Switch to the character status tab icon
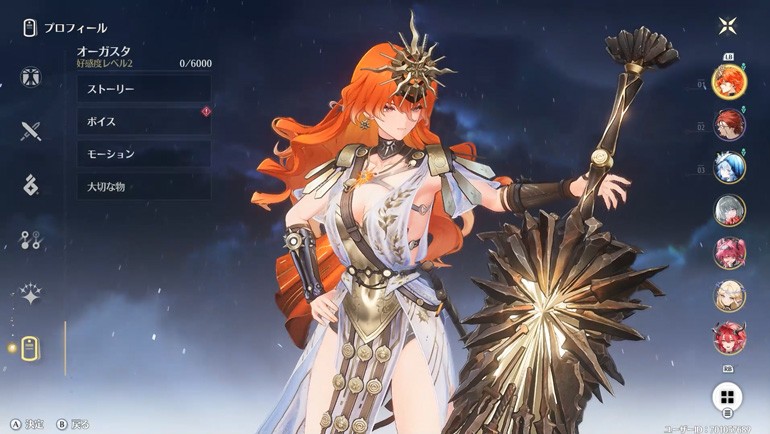770x434 pixels. [30, 76]
